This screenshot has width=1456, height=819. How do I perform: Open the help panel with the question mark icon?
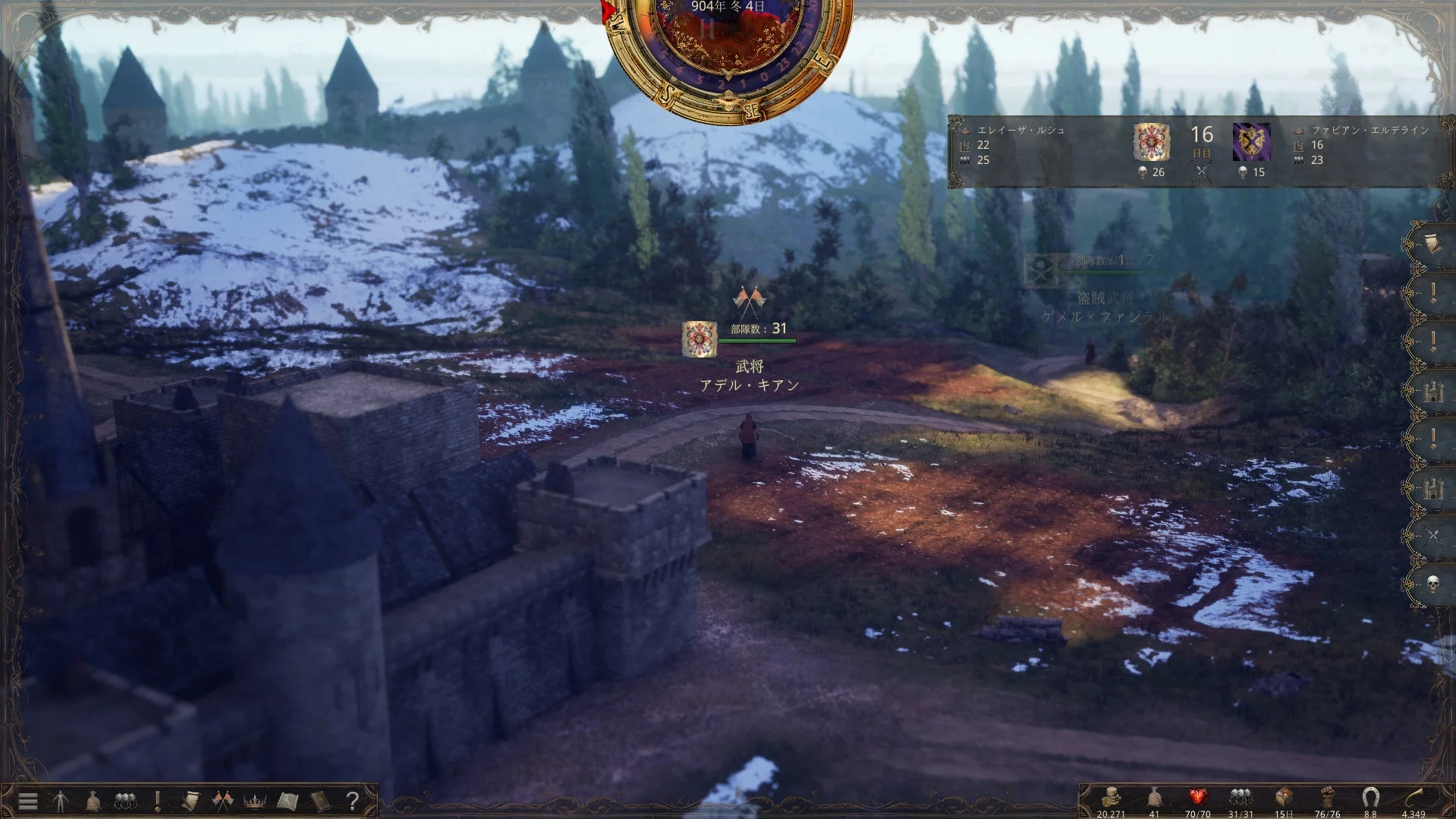pyautogui.click(x=351, y=801)
